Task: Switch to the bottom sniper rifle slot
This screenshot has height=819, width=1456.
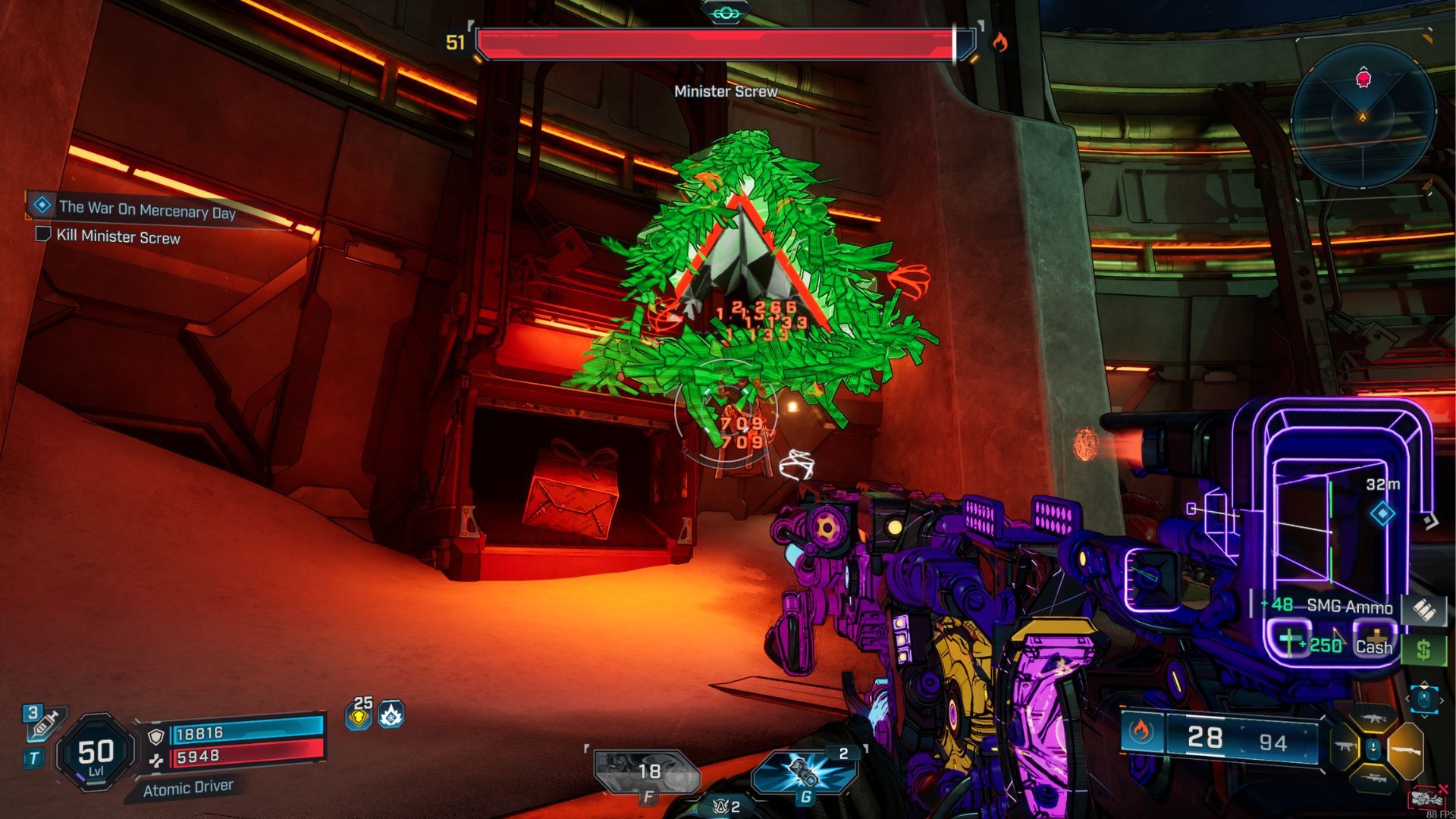Action: pyautogui.click(x=1373, y=779)
